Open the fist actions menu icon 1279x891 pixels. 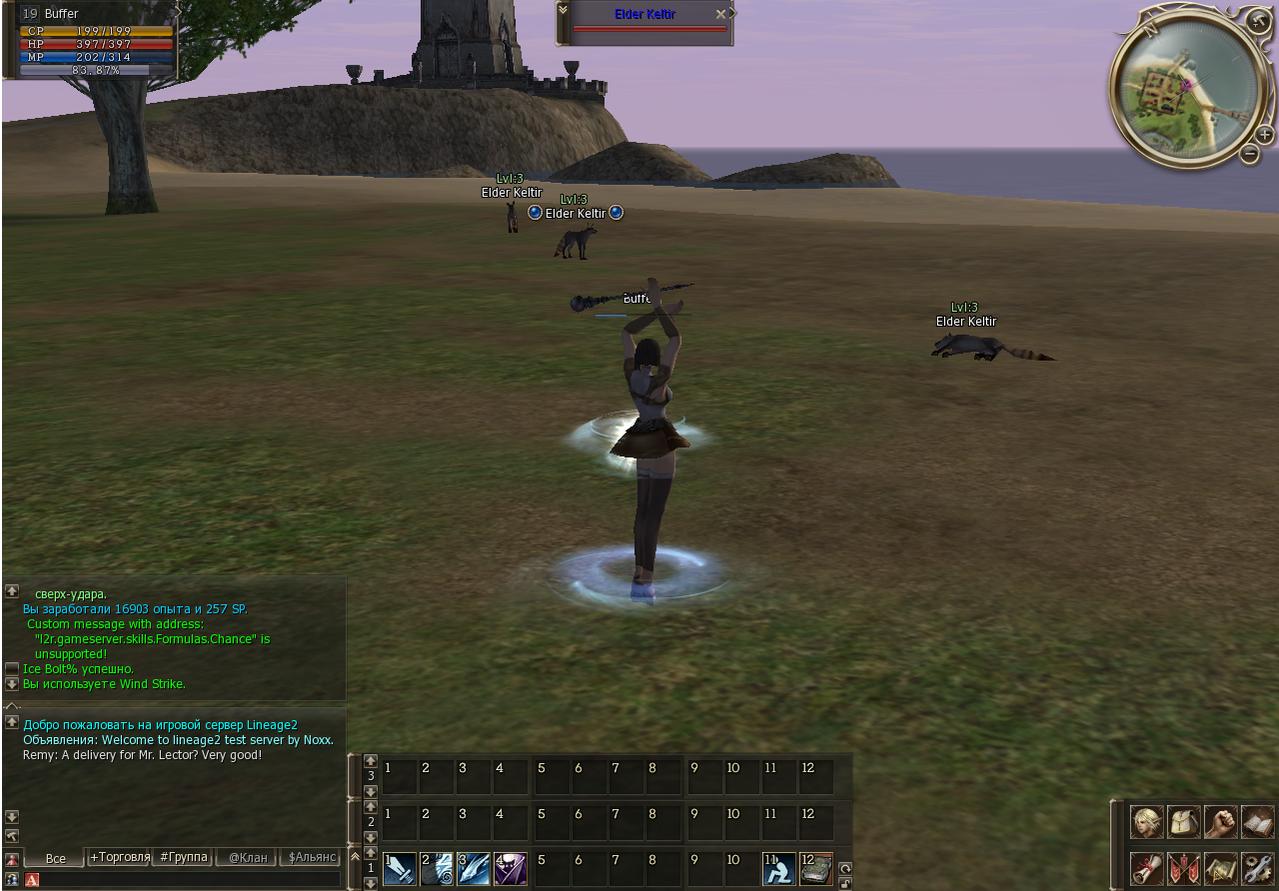coord(1220,822)
